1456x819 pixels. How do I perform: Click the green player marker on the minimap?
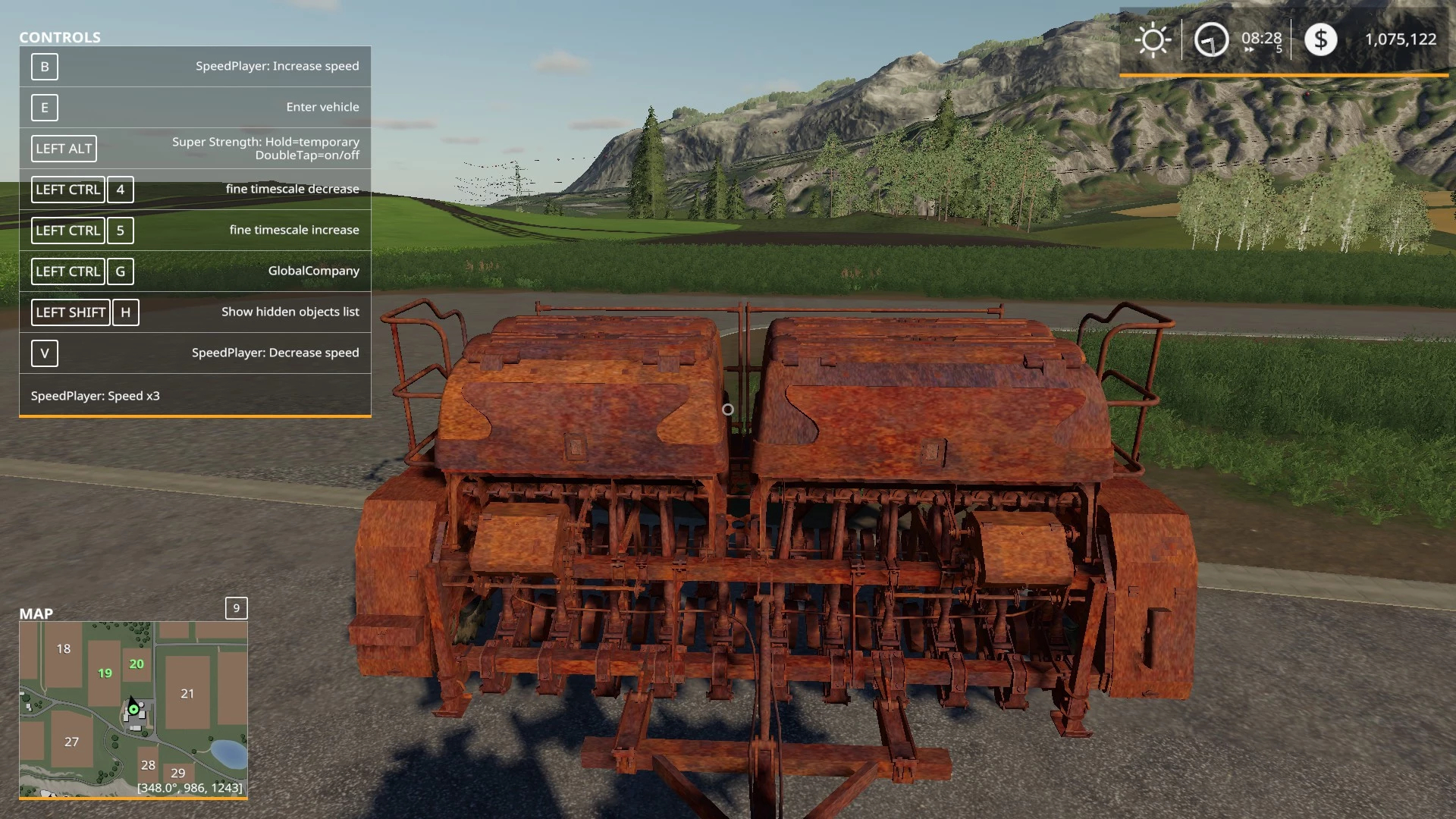click(134, 710)
